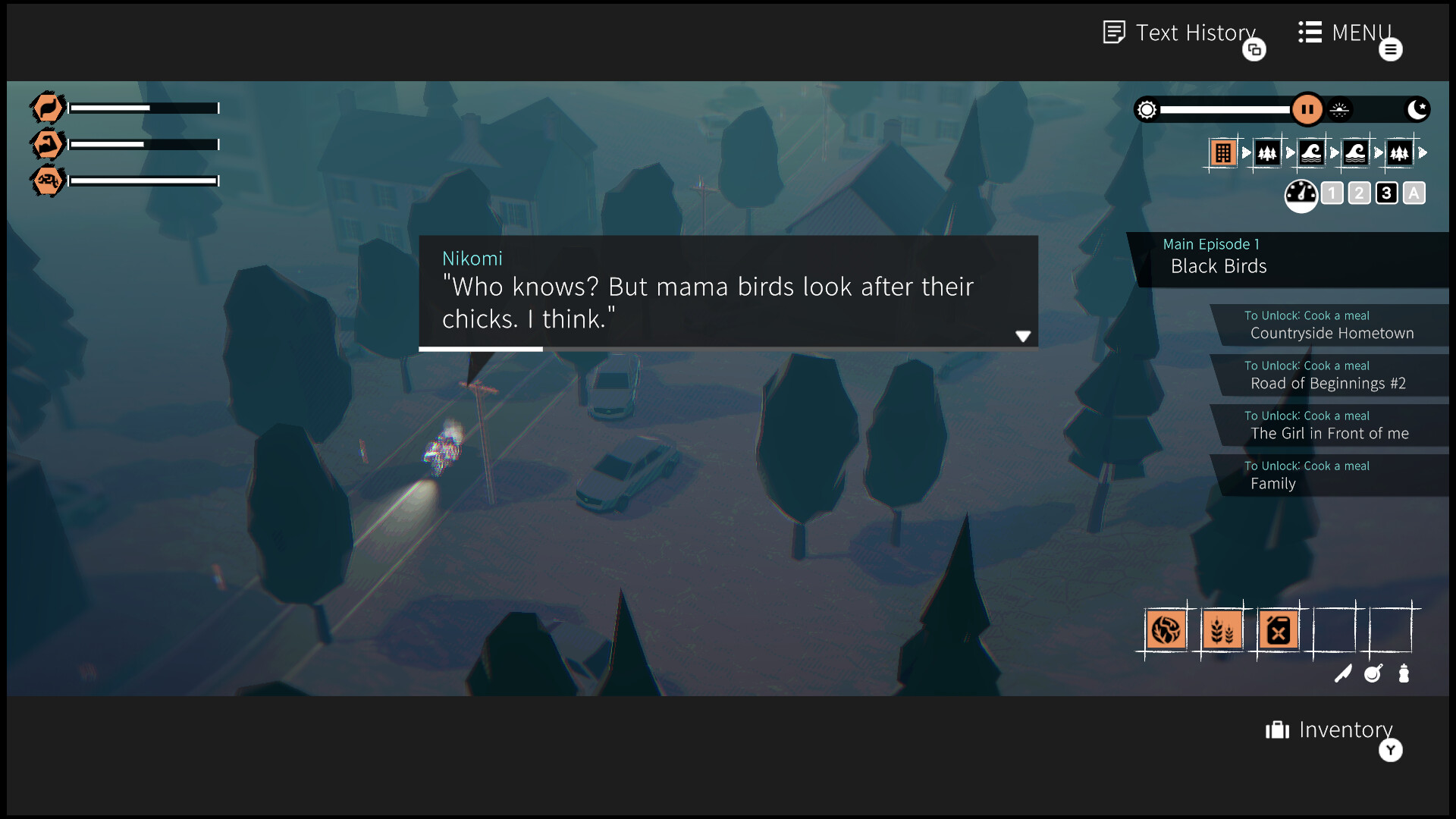Viewport: 1456px width, 819px height.
Task: Select the first ocean wave route icon
Action: pos(1311,152)
